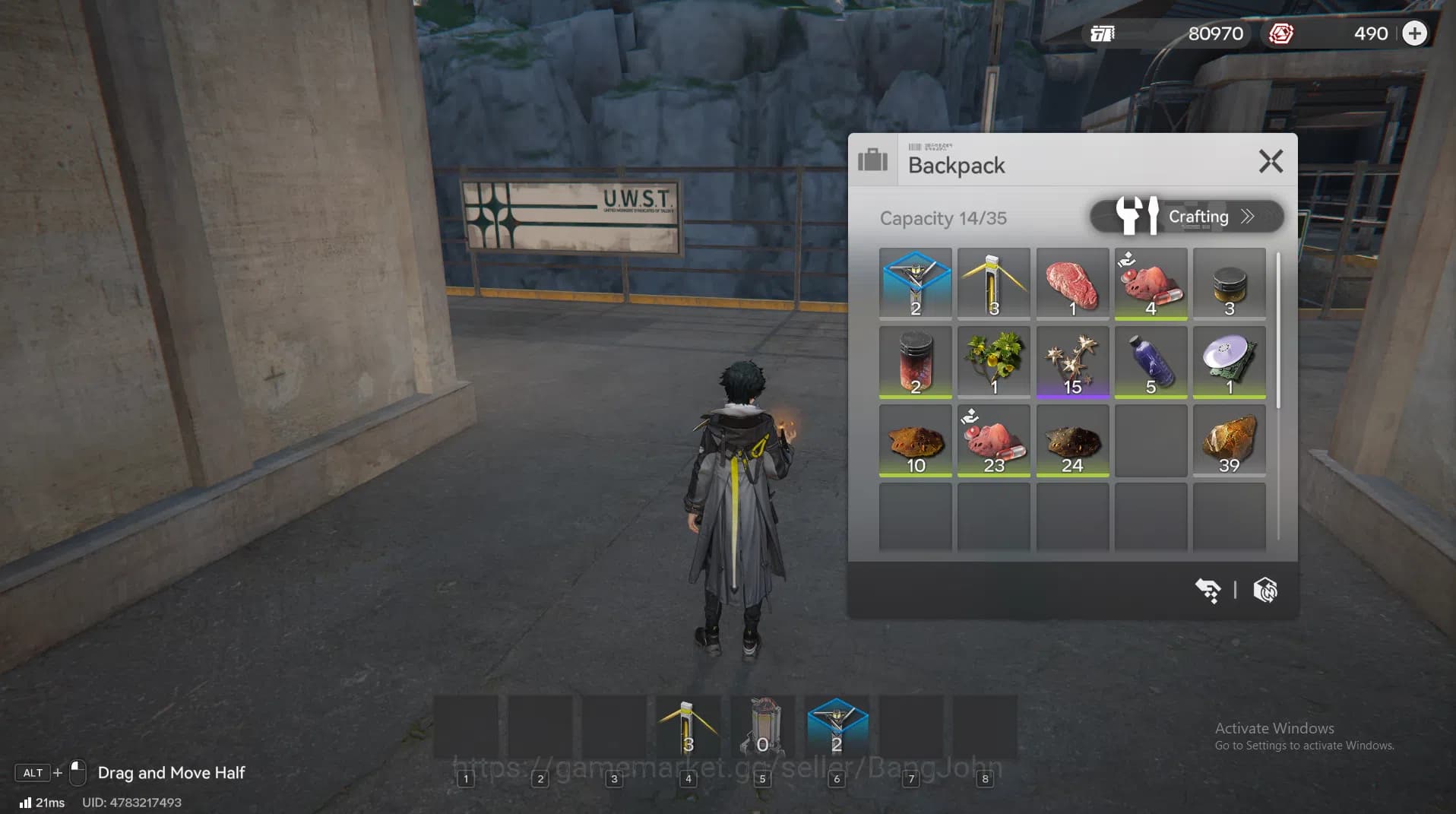Select the red canister stack of 2
Viewport: 1456px width, 814px height.
point(915,362)
